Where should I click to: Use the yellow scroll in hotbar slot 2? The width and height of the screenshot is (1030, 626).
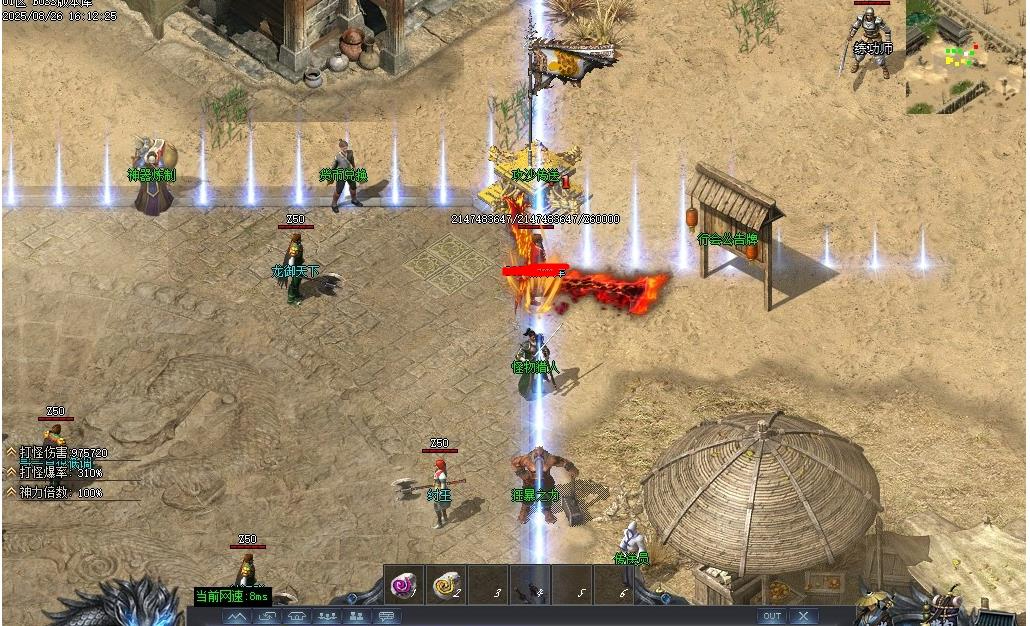pyautogui.click(x=445, y=585)
